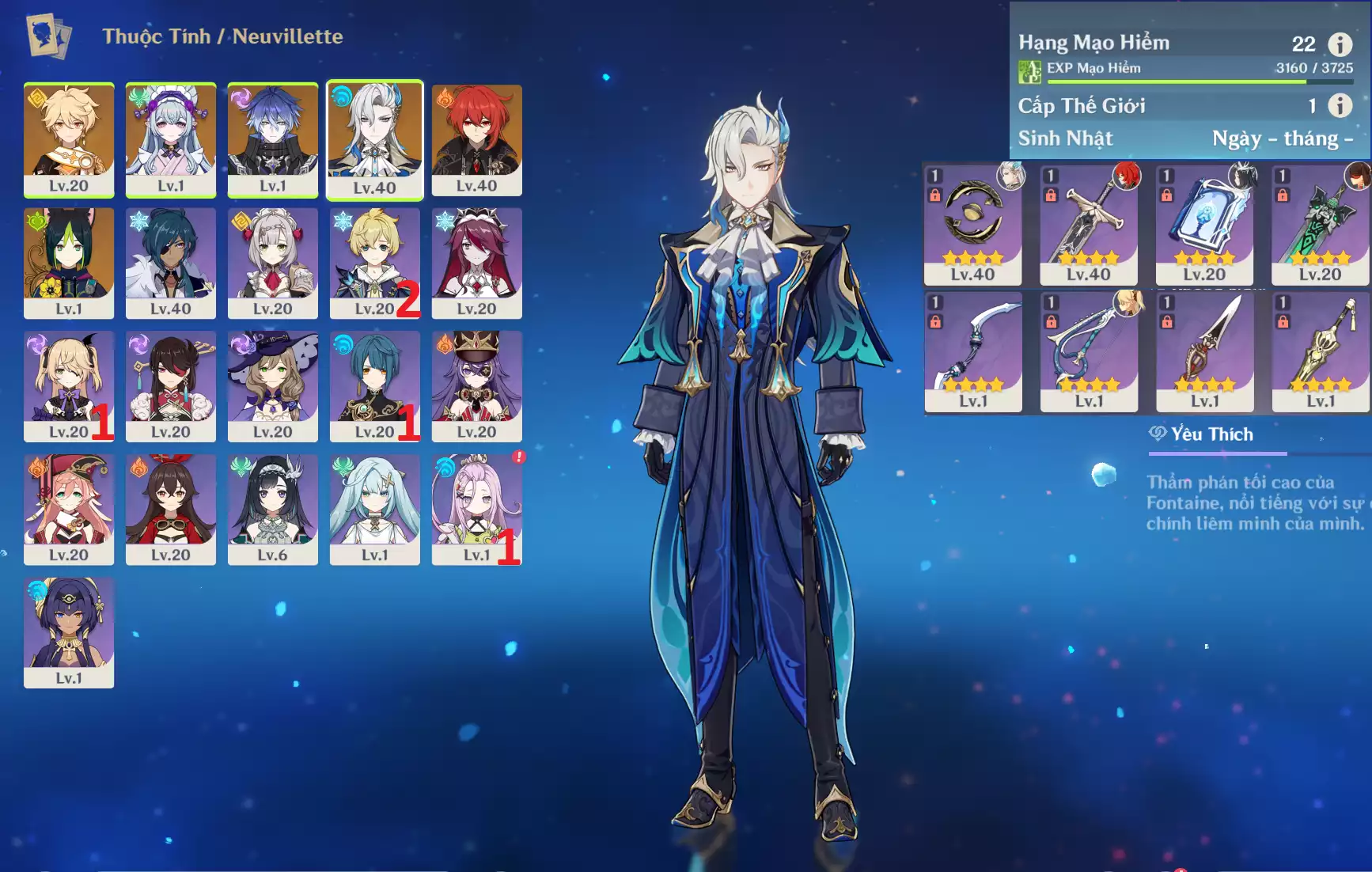Screen dimensions: 1372x872
Task: Pick Candace's Lv.1 character card
Action: 69,632
